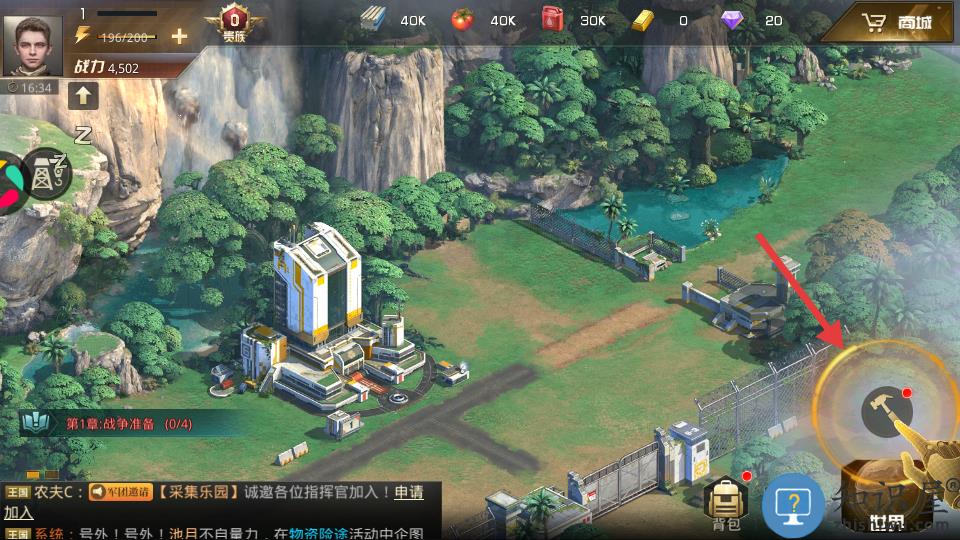Open the 商城 shop
960x540 pixels.
[x=898, y=22]
